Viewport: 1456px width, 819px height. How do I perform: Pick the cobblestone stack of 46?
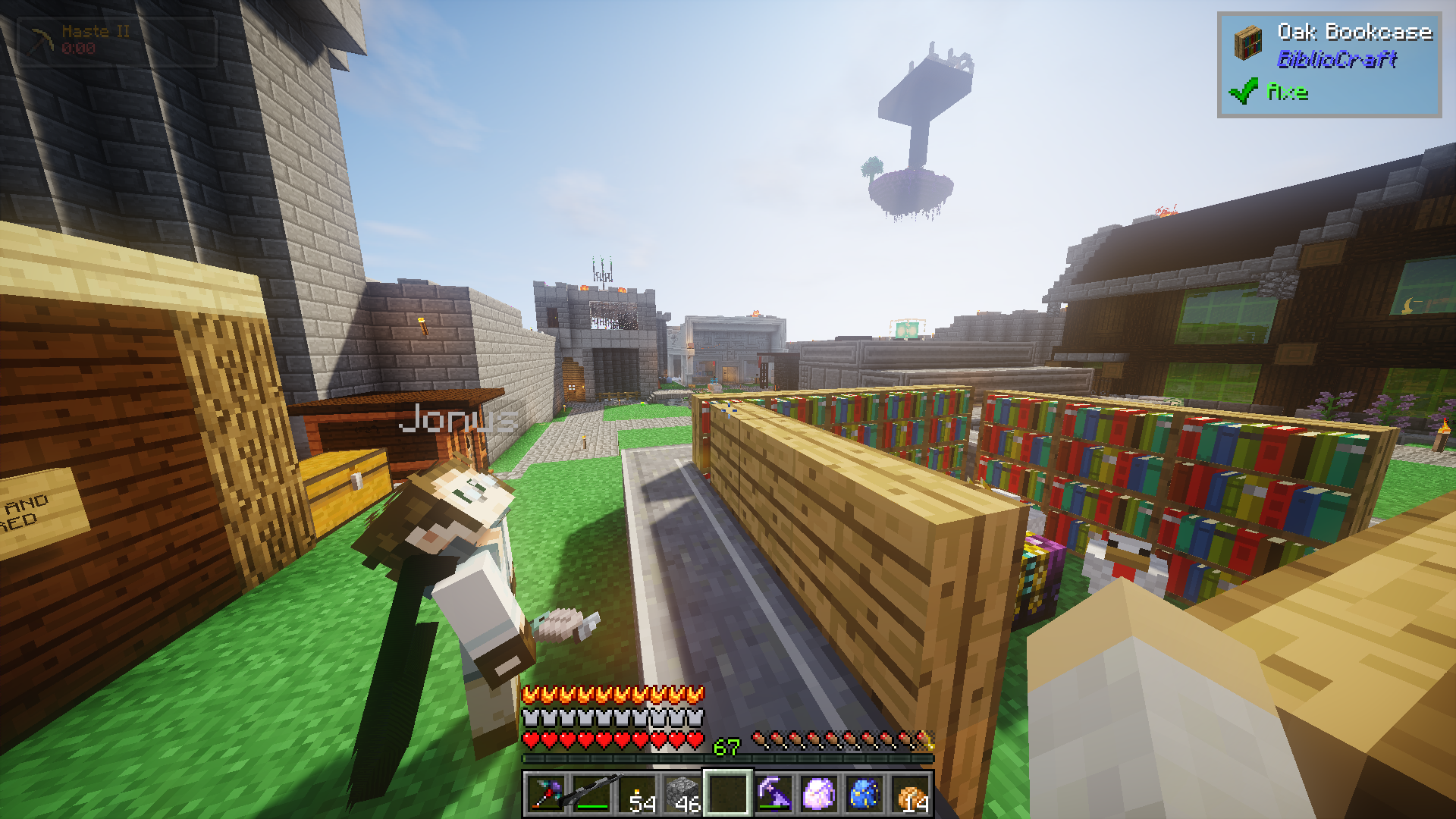[x=682, y=794]
